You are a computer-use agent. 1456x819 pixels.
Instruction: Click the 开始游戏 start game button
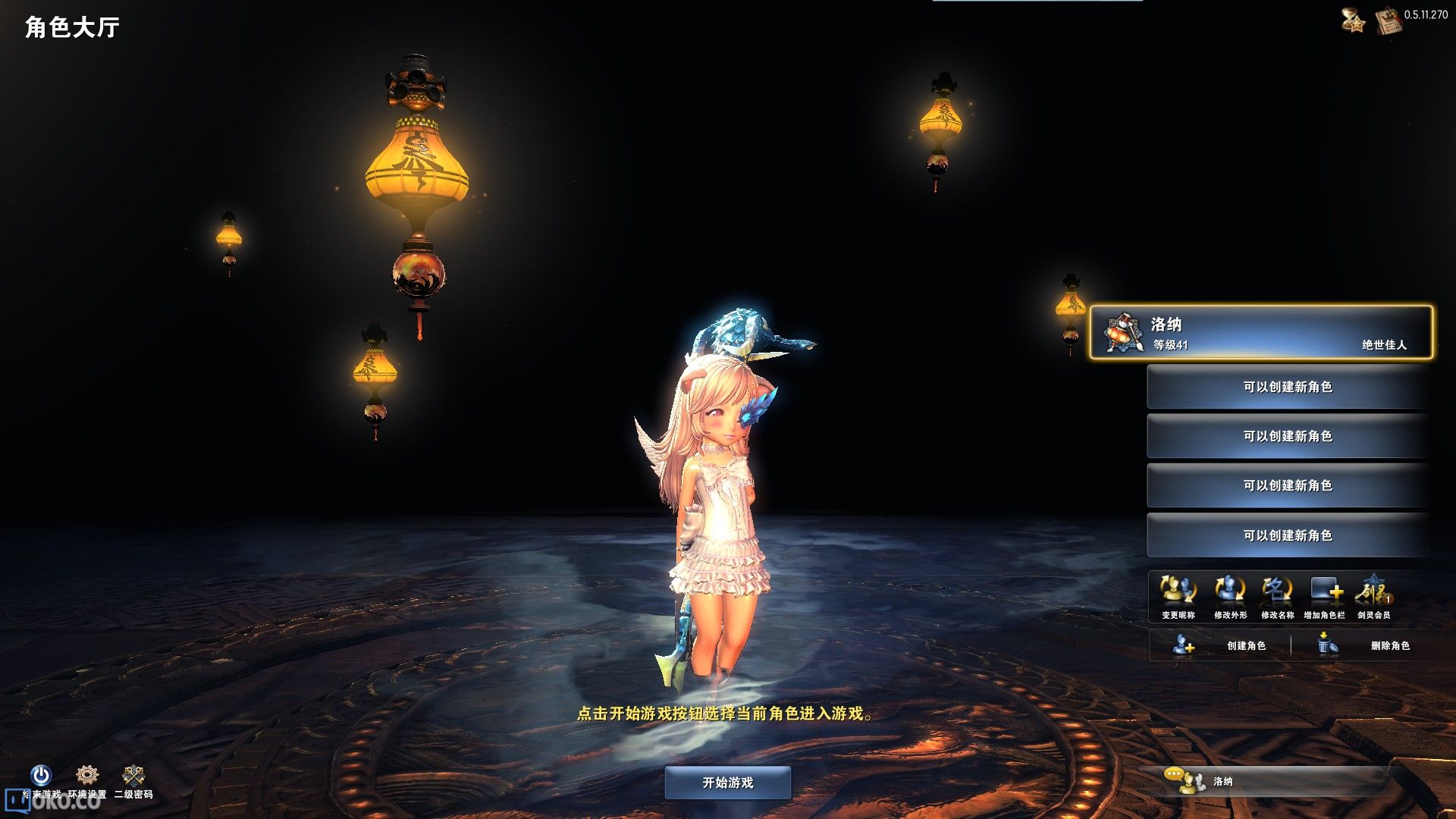click(727, 783)
